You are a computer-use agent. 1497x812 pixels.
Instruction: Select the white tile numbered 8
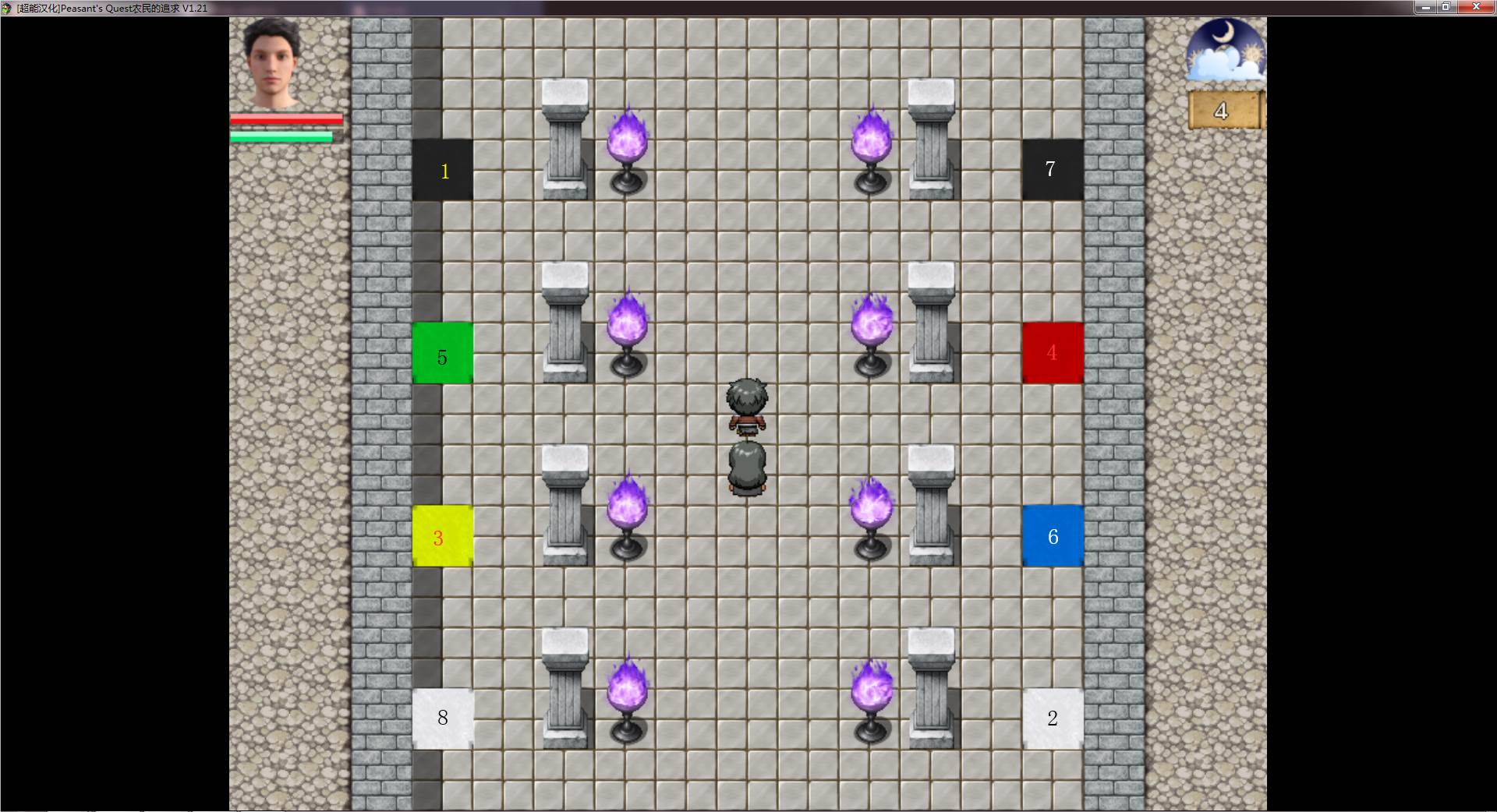click(x=443, y=718)
